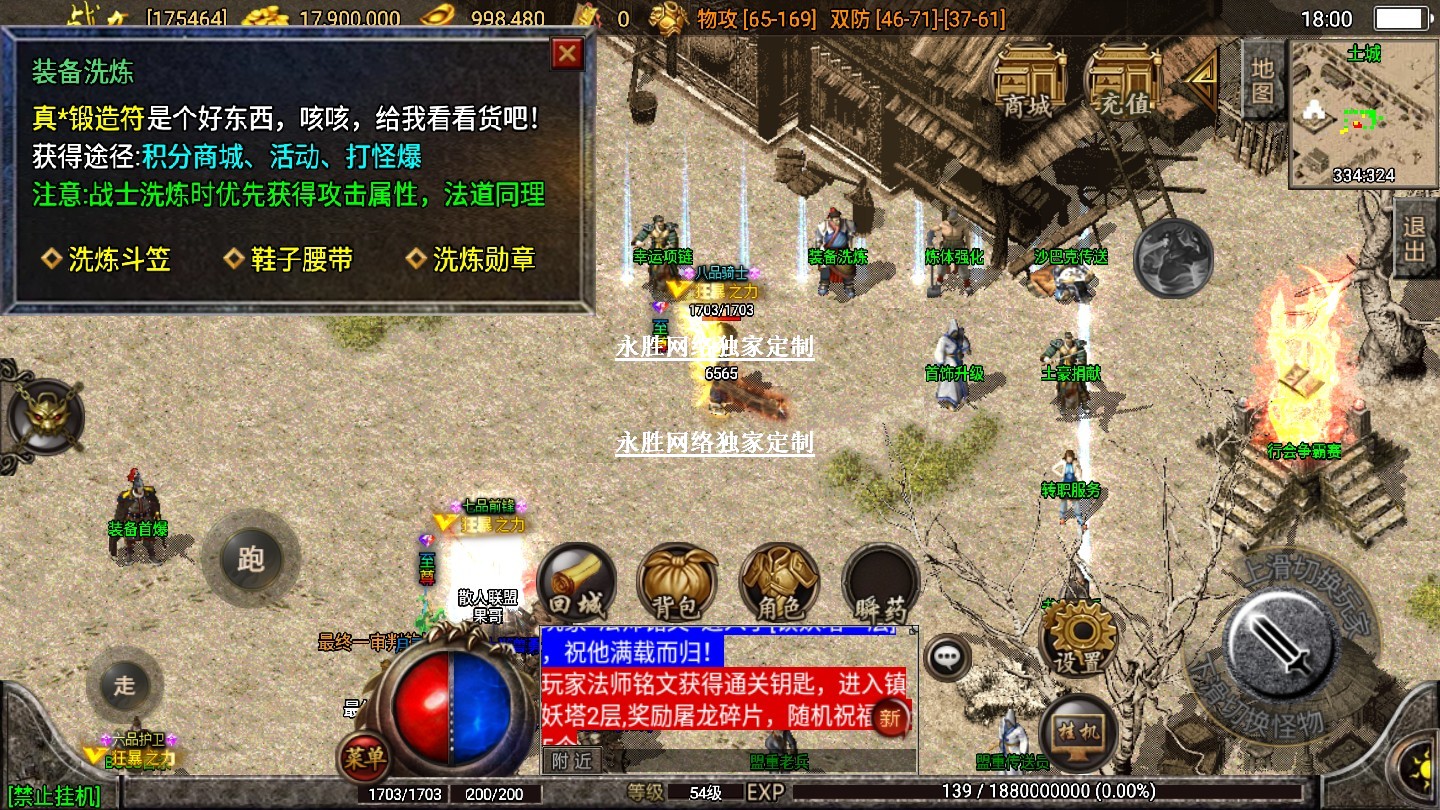Select the 鞋子腰带 option

tap(289, 260)
